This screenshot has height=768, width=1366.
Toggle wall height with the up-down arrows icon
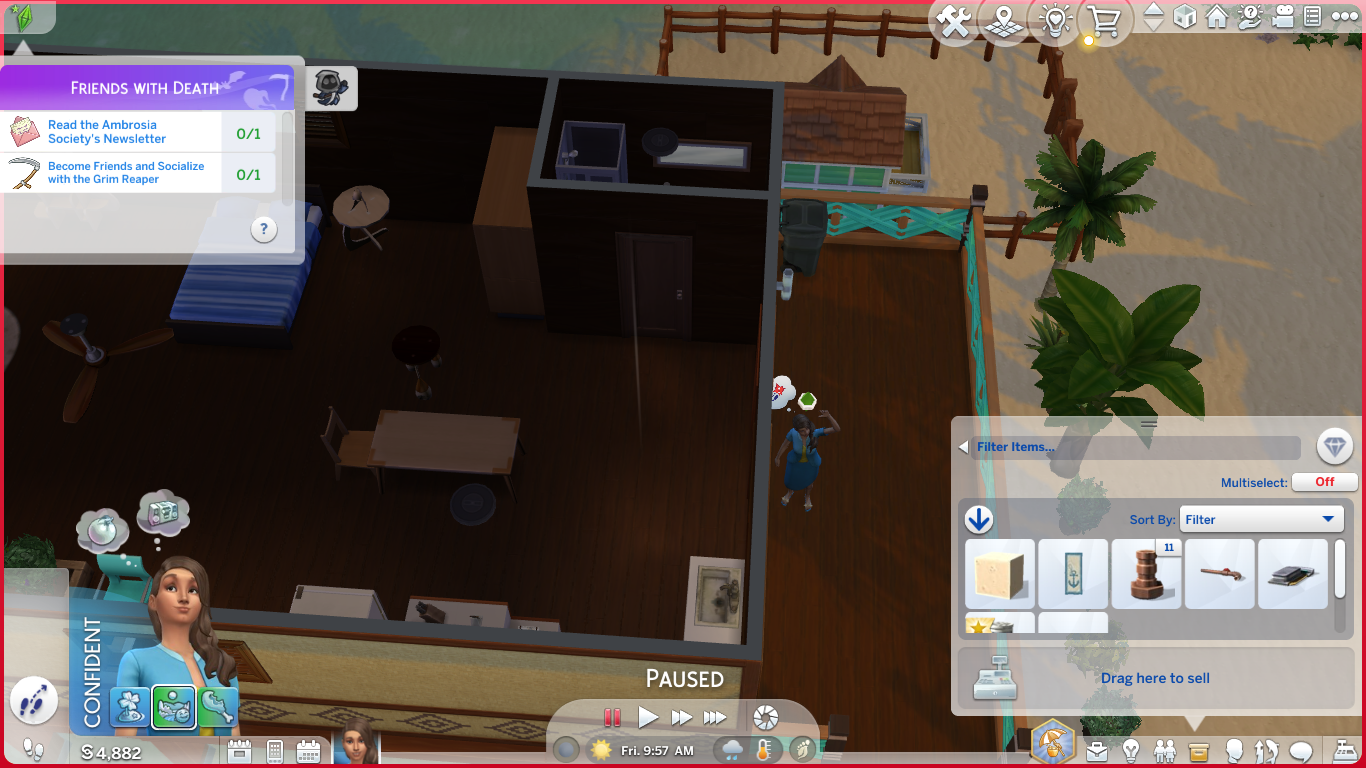pyautogui.click(x=1152, y=18)
